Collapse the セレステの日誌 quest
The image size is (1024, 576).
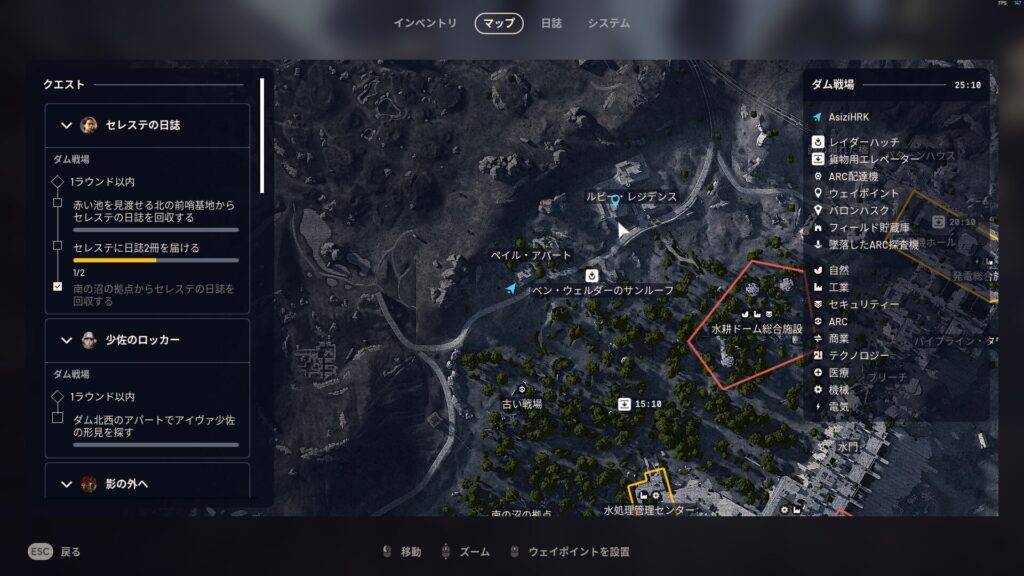pyautogui.click(x=67, y=125)
